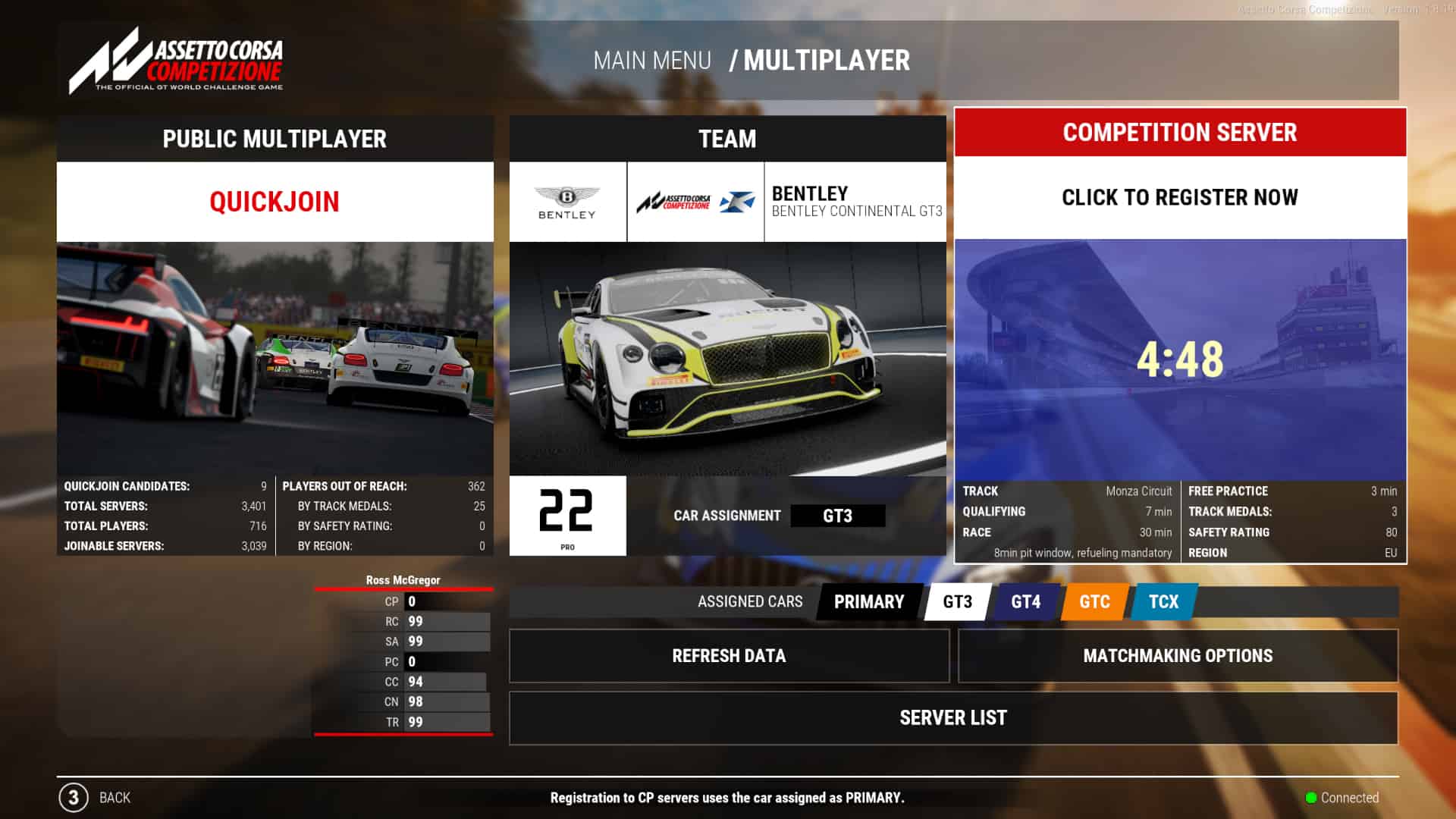Switch to the PRIMARY assigned cars tab
1456x819 pixels.
(869, 601)
